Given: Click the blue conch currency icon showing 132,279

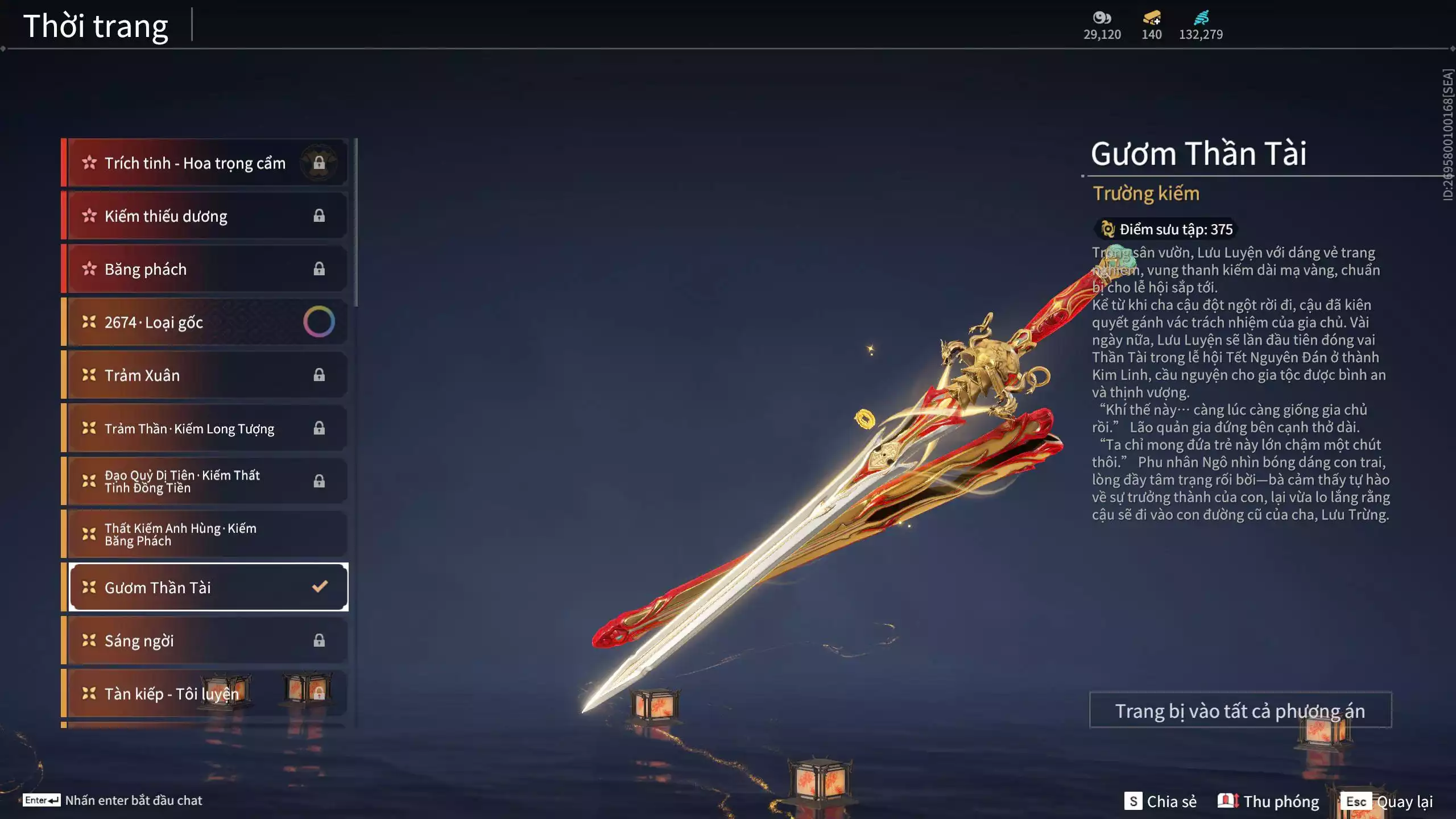Looking at the screenshot, I should (1201, 18).
